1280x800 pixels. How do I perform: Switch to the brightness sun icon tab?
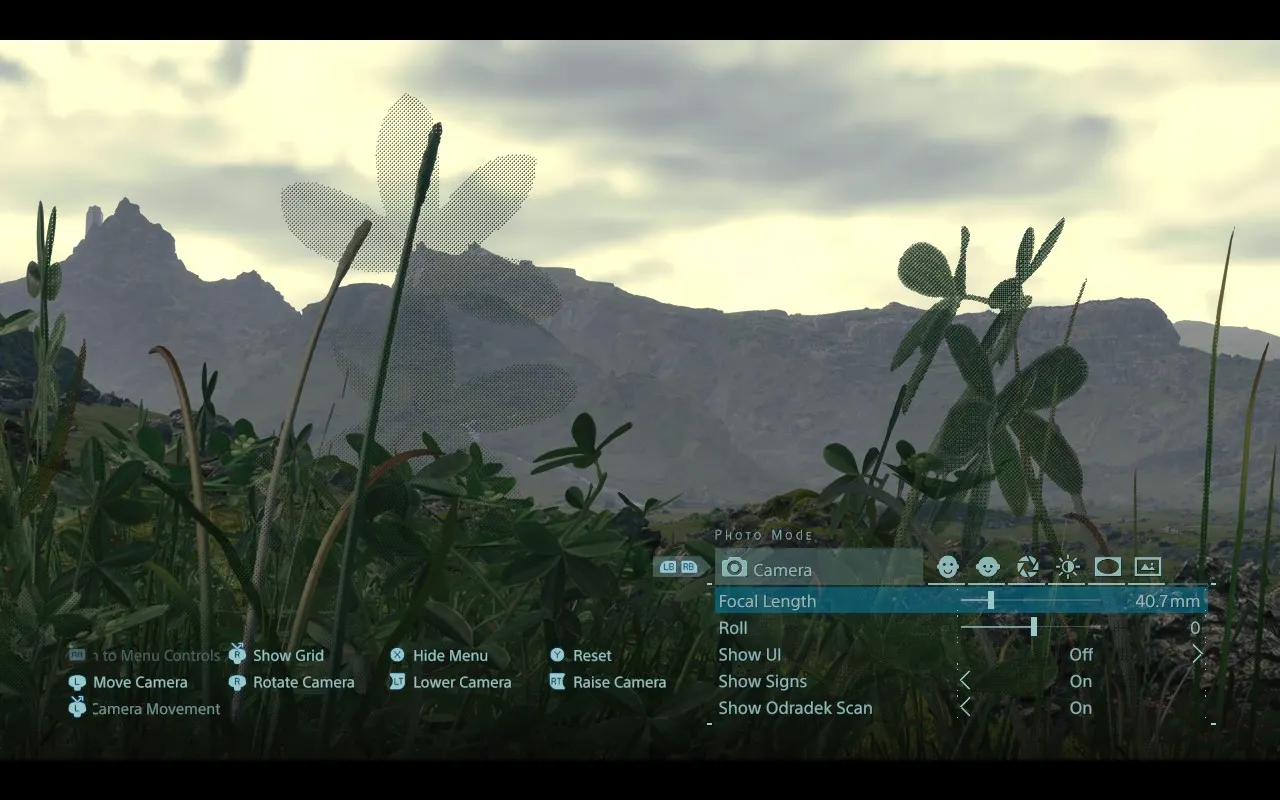[x=1068, y=568]
